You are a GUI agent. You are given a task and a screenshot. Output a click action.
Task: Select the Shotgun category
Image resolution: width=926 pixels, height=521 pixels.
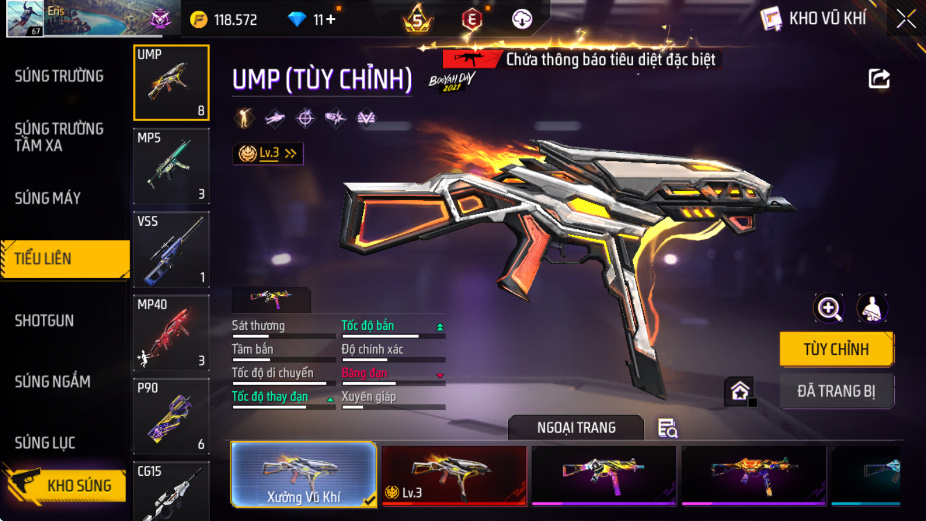[44, 320]
